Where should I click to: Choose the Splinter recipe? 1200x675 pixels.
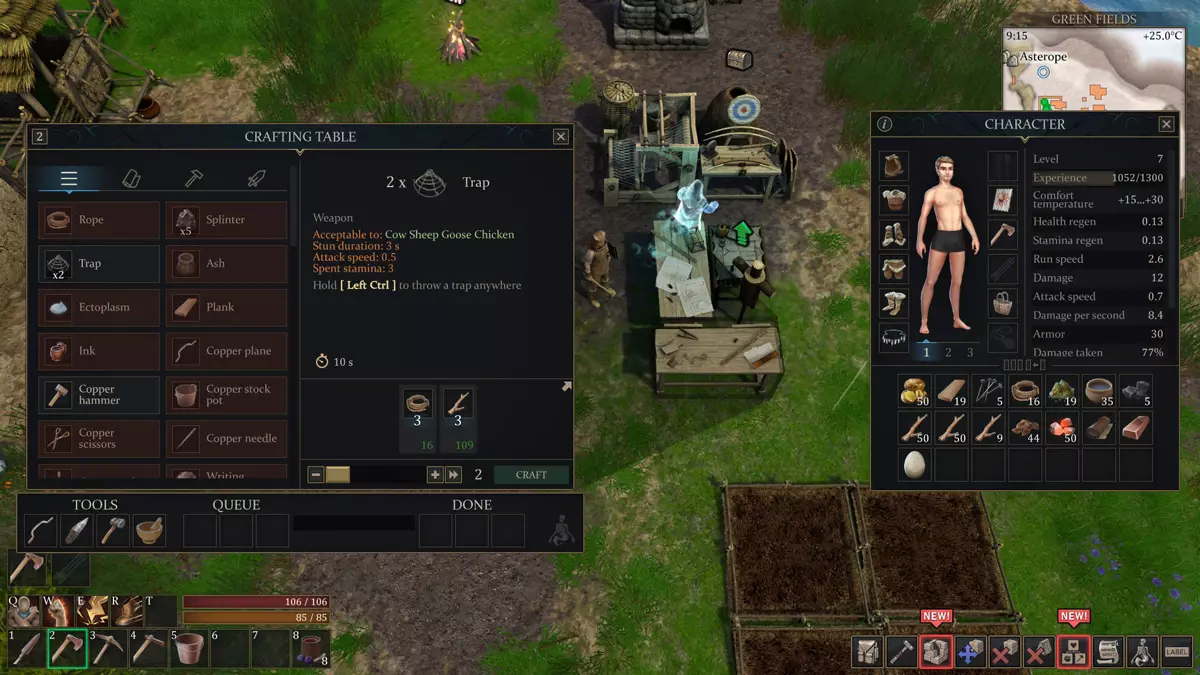(x=227, y=220)
